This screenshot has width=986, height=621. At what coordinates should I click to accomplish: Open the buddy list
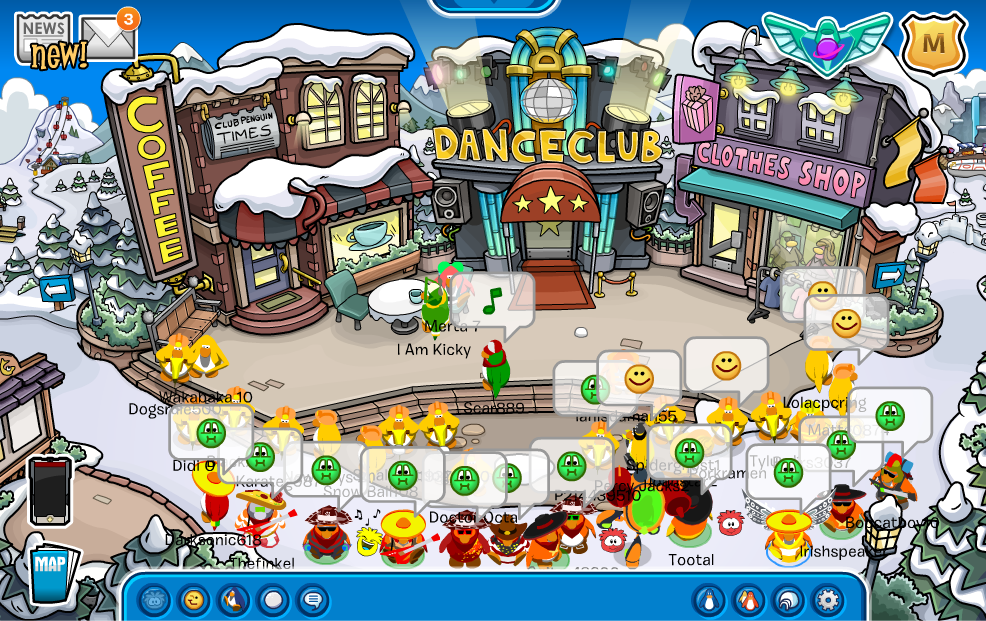tap(749, 600)
